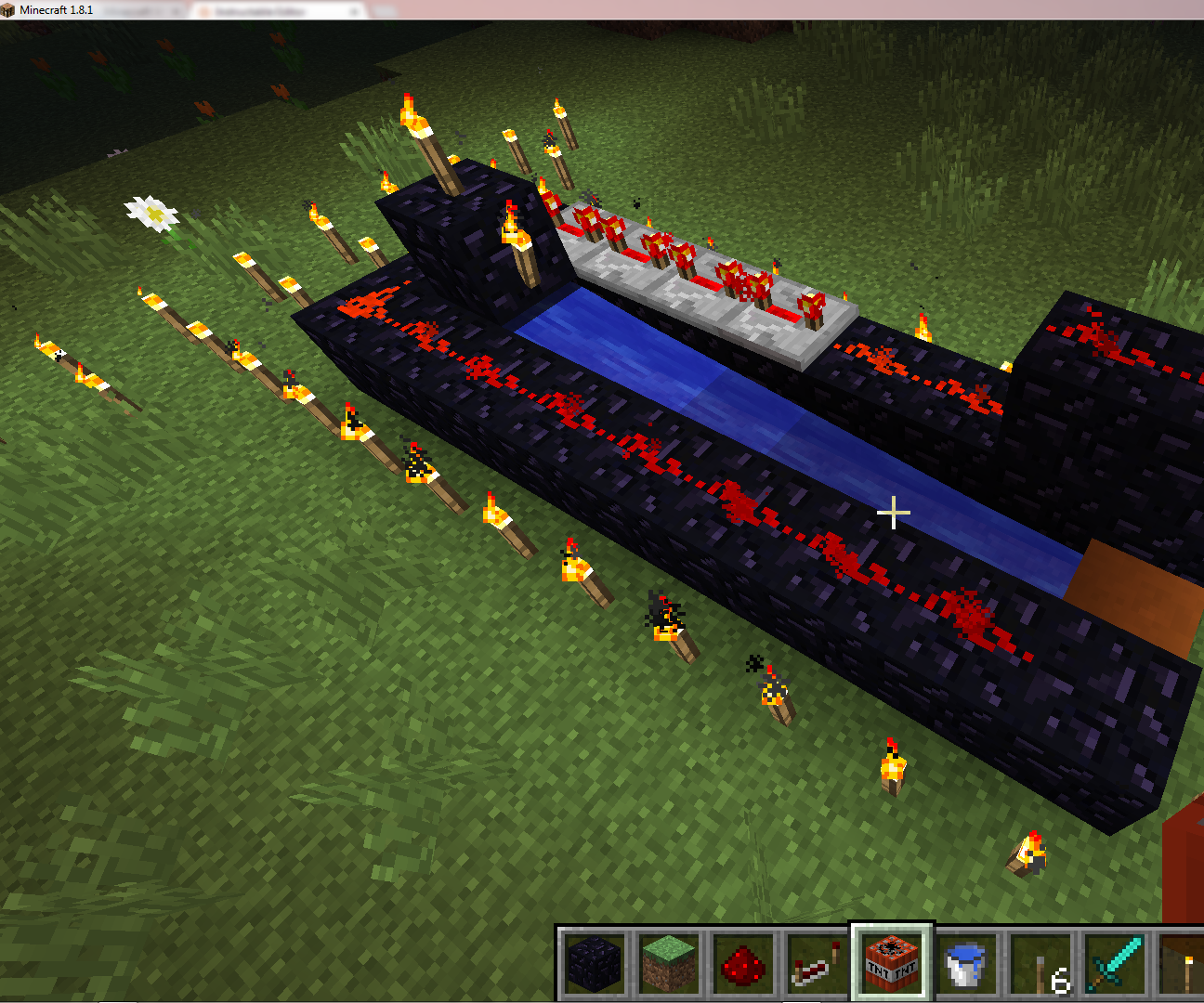Switch to the second browser tab behind Minecraft
Viewport: 1204px width, 1003px height.
[269, 11]
